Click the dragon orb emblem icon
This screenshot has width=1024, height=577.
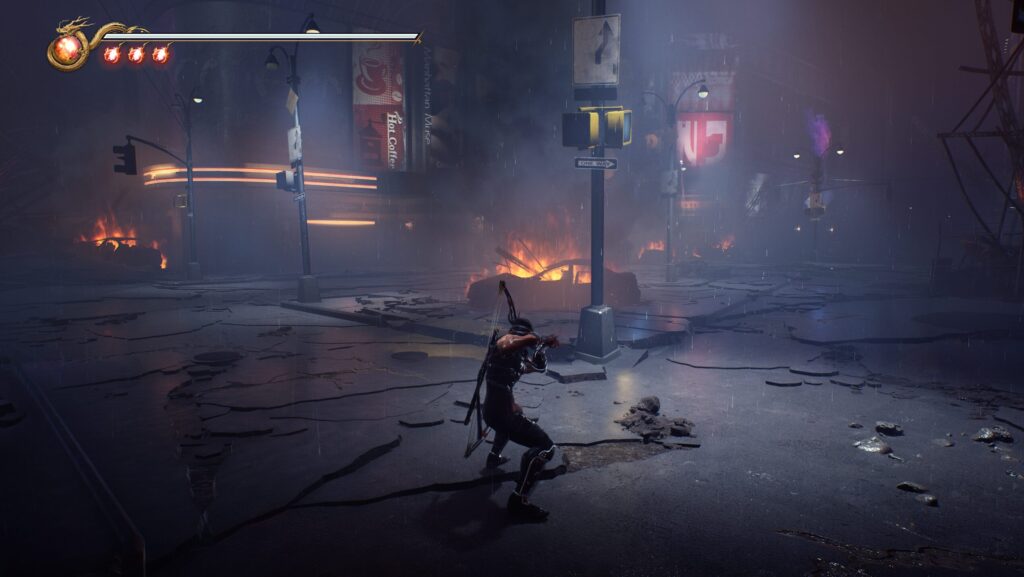[68, 49]
